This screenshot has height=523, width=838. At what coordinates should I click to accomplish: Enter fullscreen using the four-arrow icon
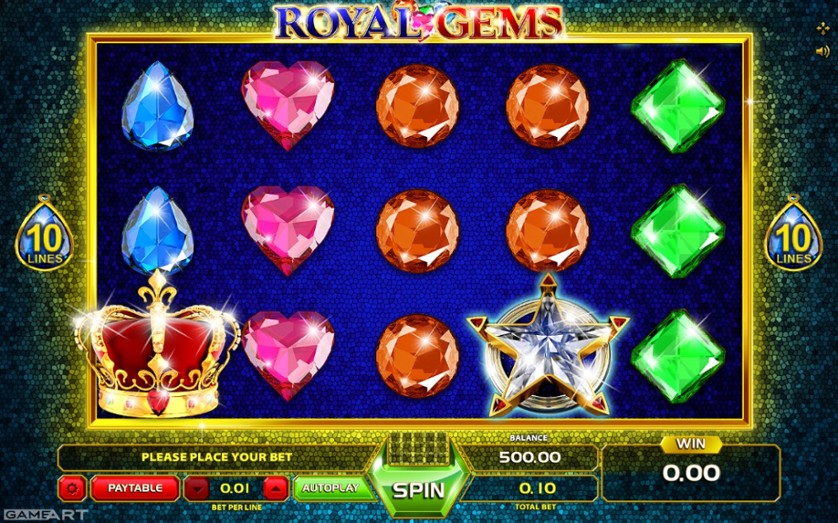[x=823, y=28]
